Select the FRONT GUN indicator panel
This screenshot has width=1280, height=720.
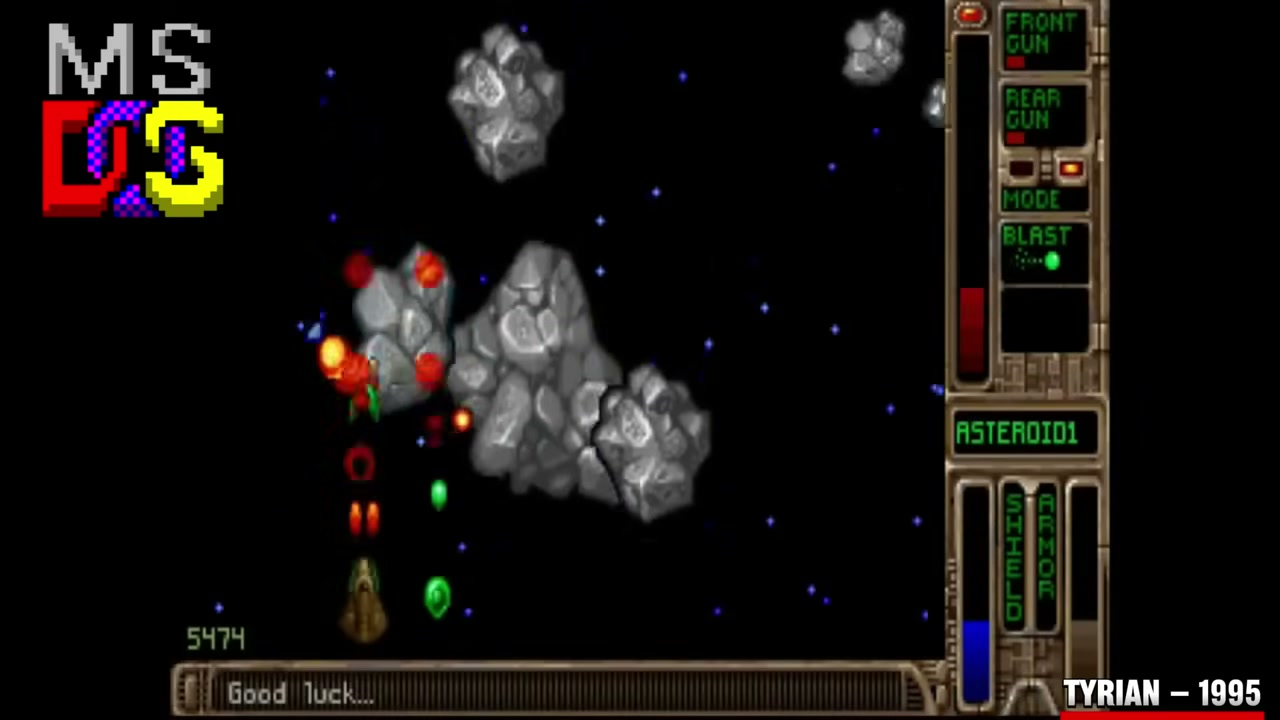tap(1043, 37)
